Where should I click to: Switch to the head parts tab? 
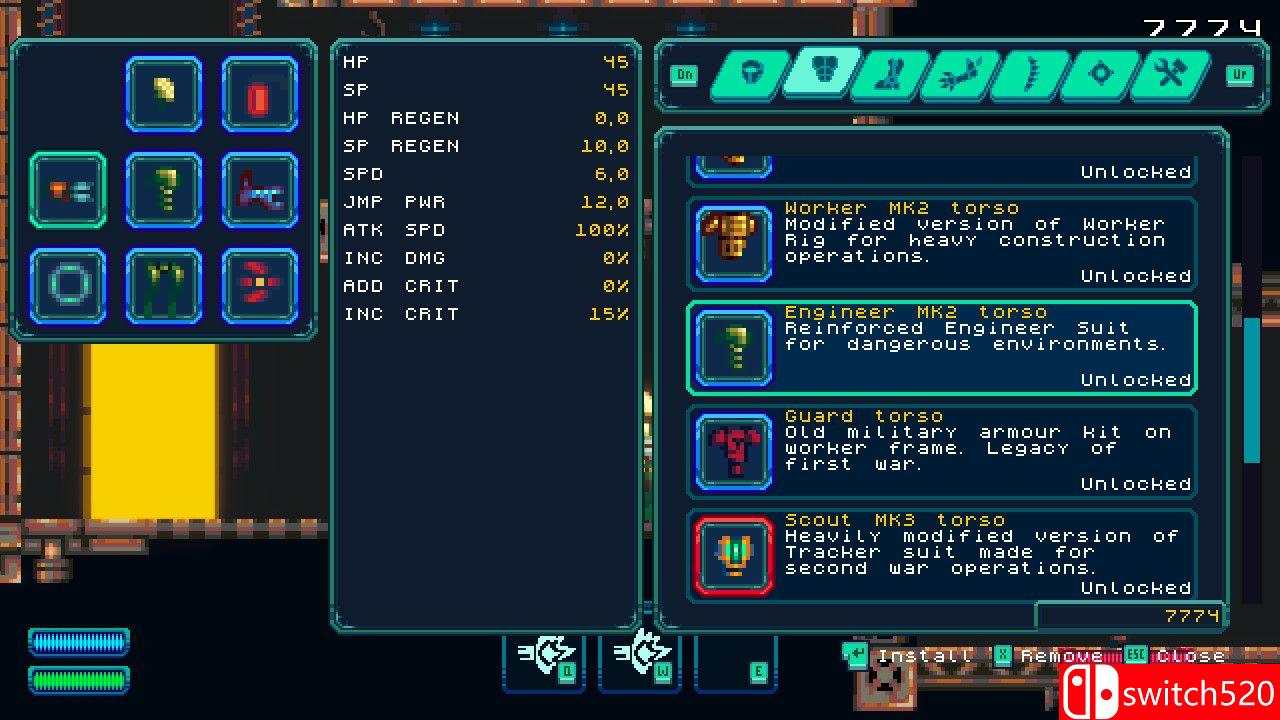coord(750,74)
